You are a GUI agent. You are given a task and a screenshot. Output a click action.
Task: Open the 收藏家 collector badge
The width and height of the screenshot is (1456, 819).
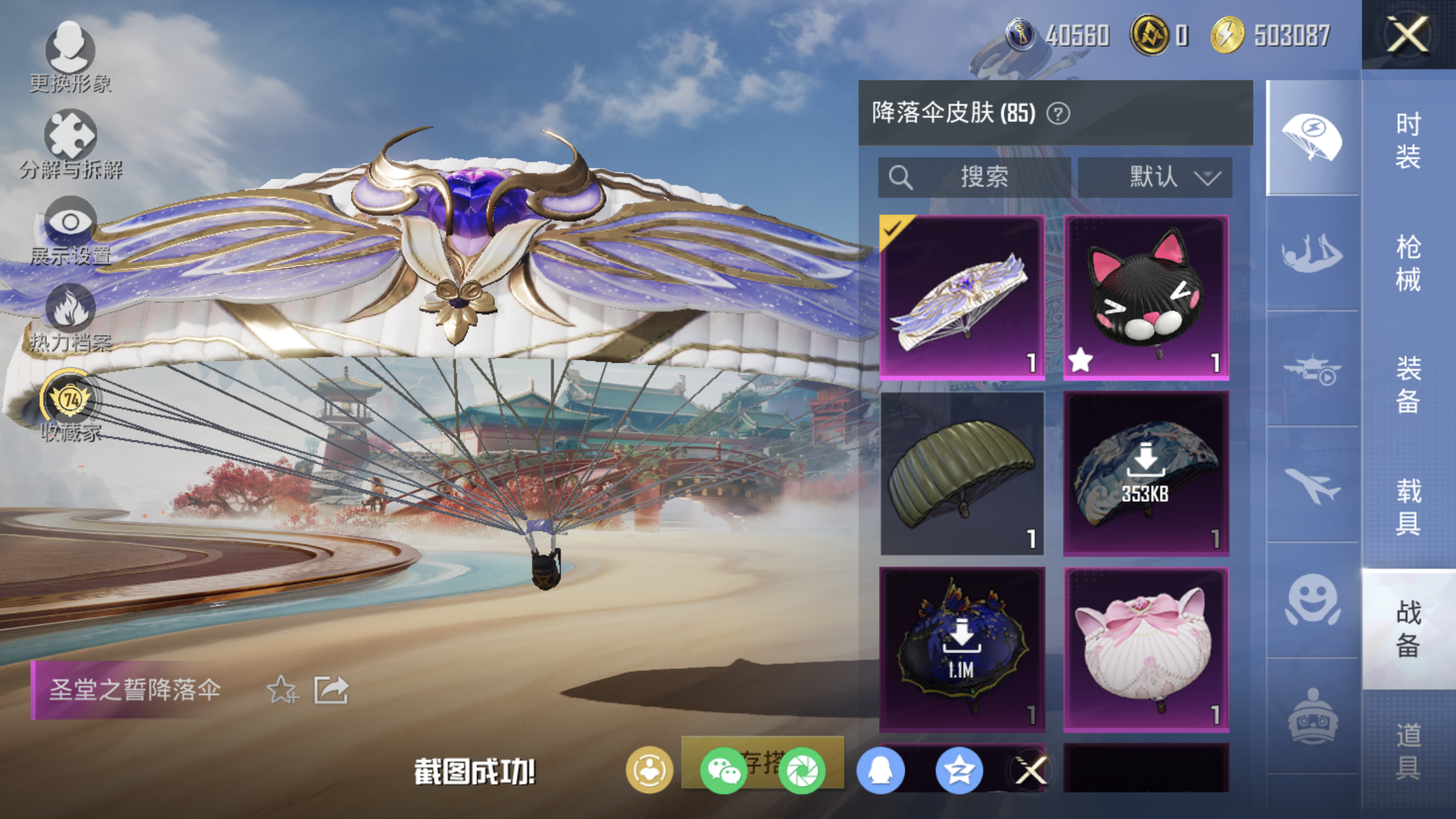70,405
